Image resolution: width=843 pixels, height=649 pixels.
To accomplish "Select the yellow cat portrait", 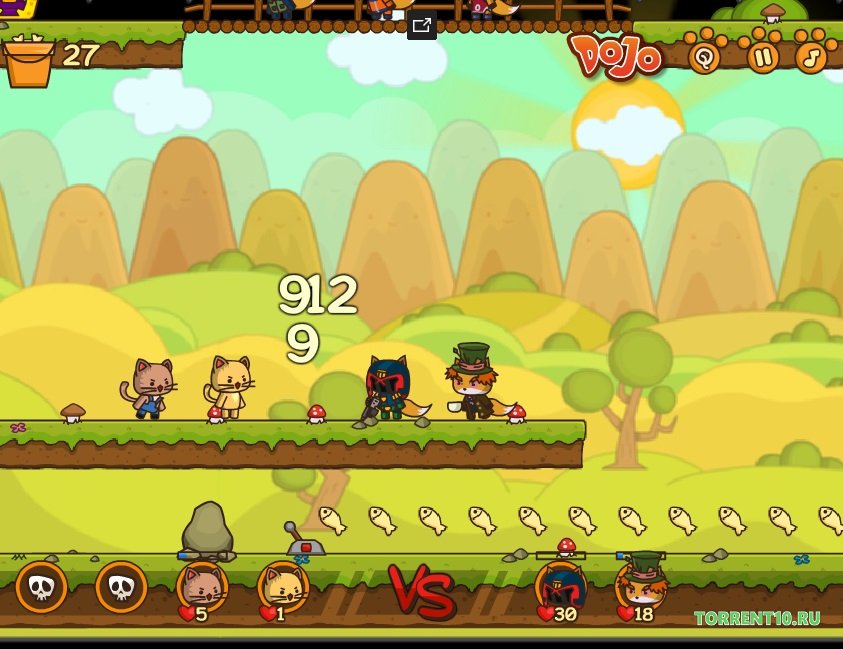I will pyautogui.click(x=283, y=587).
